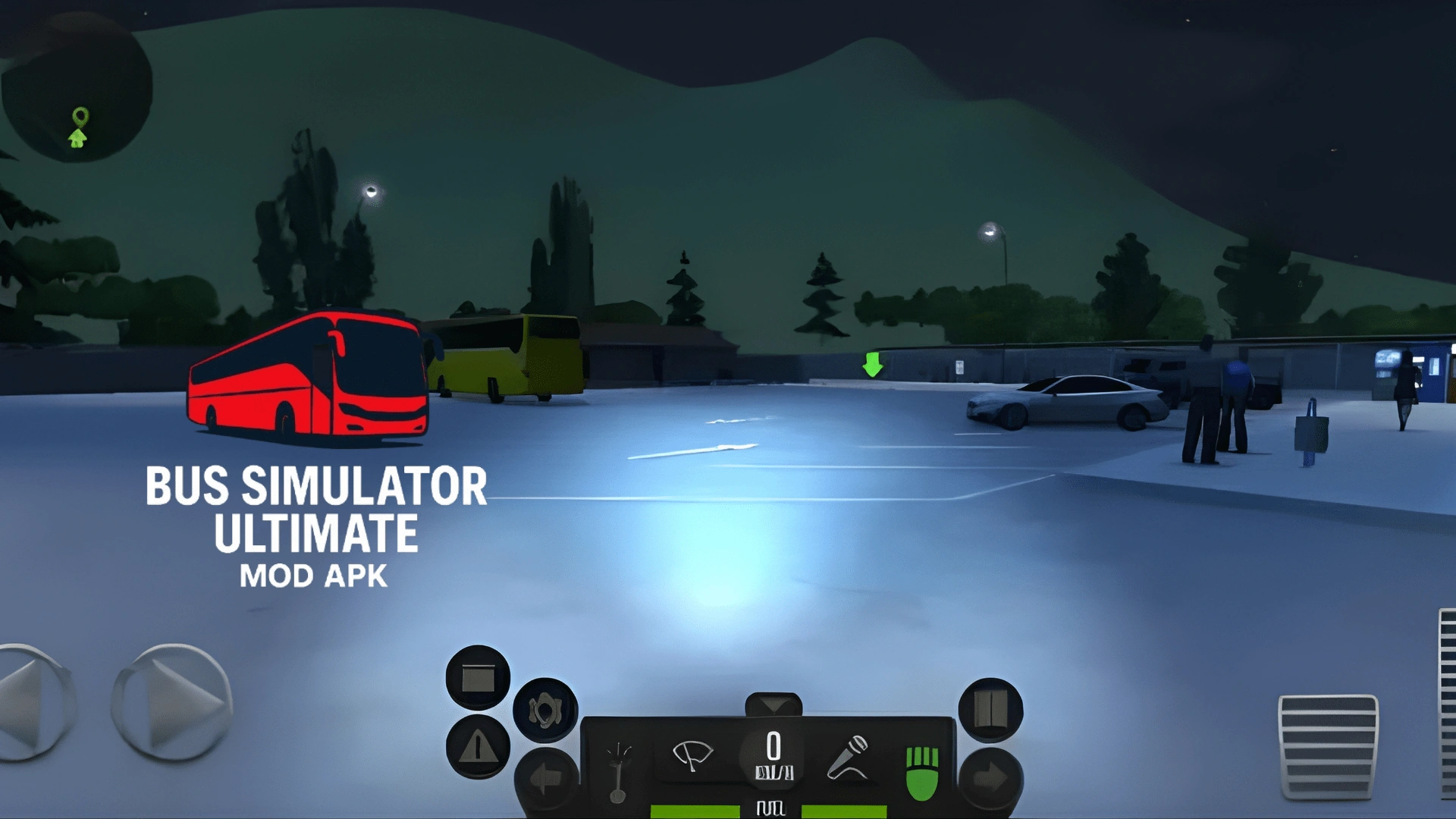
Task: Turn on the right turn signal
Action: click(990, 778)
